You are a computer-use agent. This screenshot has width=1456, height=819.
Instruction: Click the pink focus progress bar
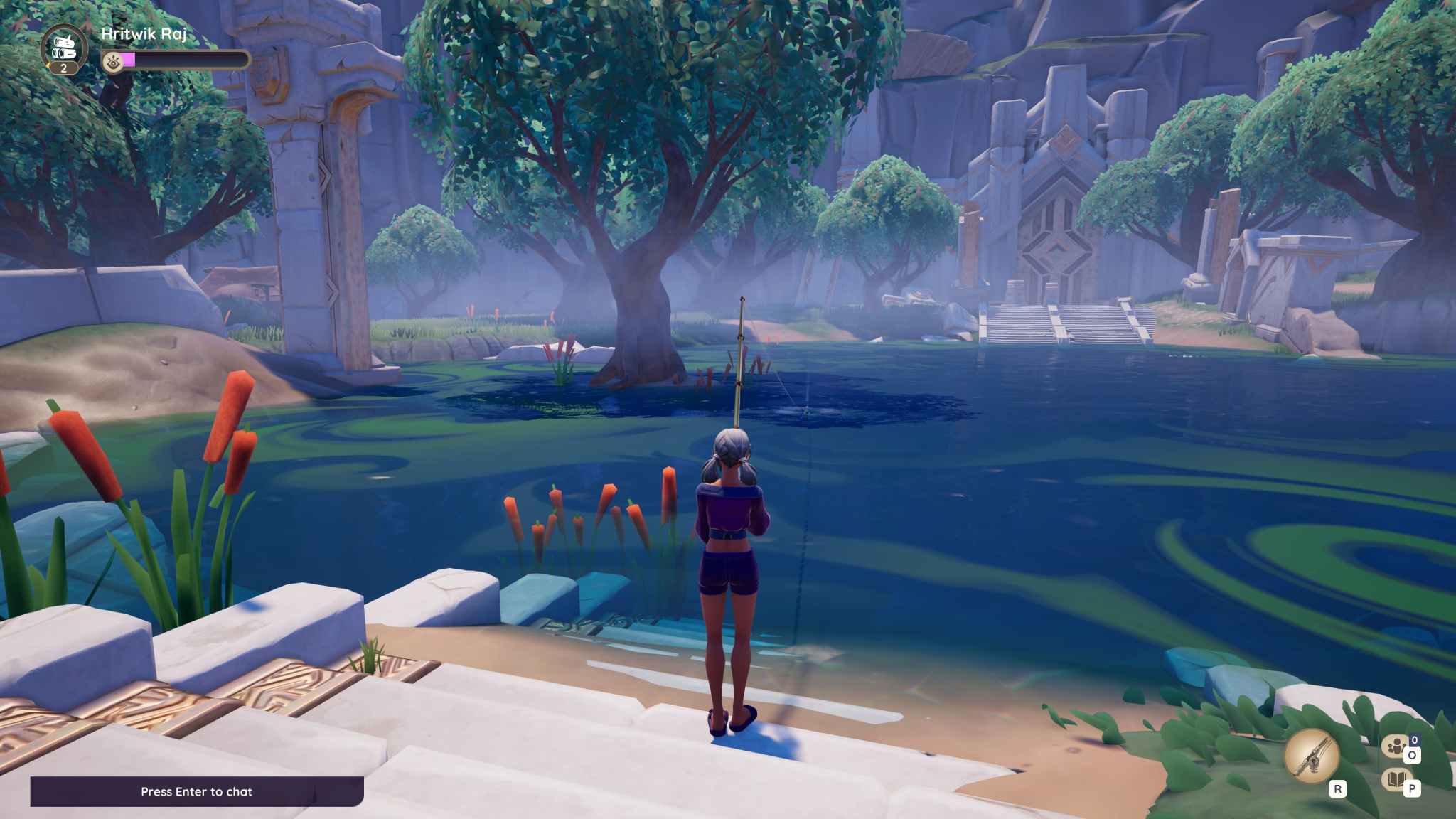129,60
